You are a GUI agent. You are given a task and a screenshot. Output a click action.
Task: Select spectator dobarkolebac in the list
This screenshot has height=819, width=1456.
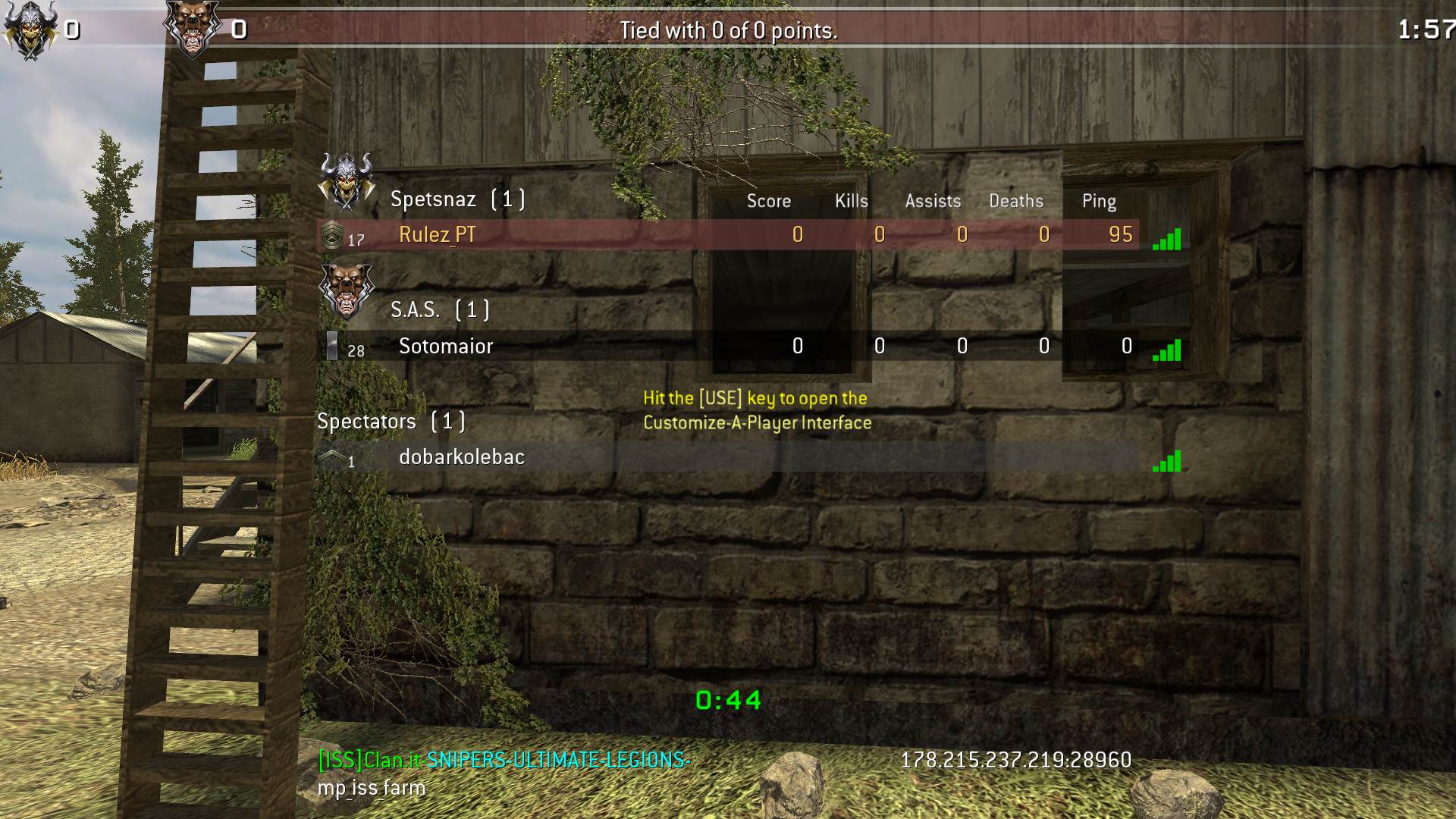tap(461, 457)
